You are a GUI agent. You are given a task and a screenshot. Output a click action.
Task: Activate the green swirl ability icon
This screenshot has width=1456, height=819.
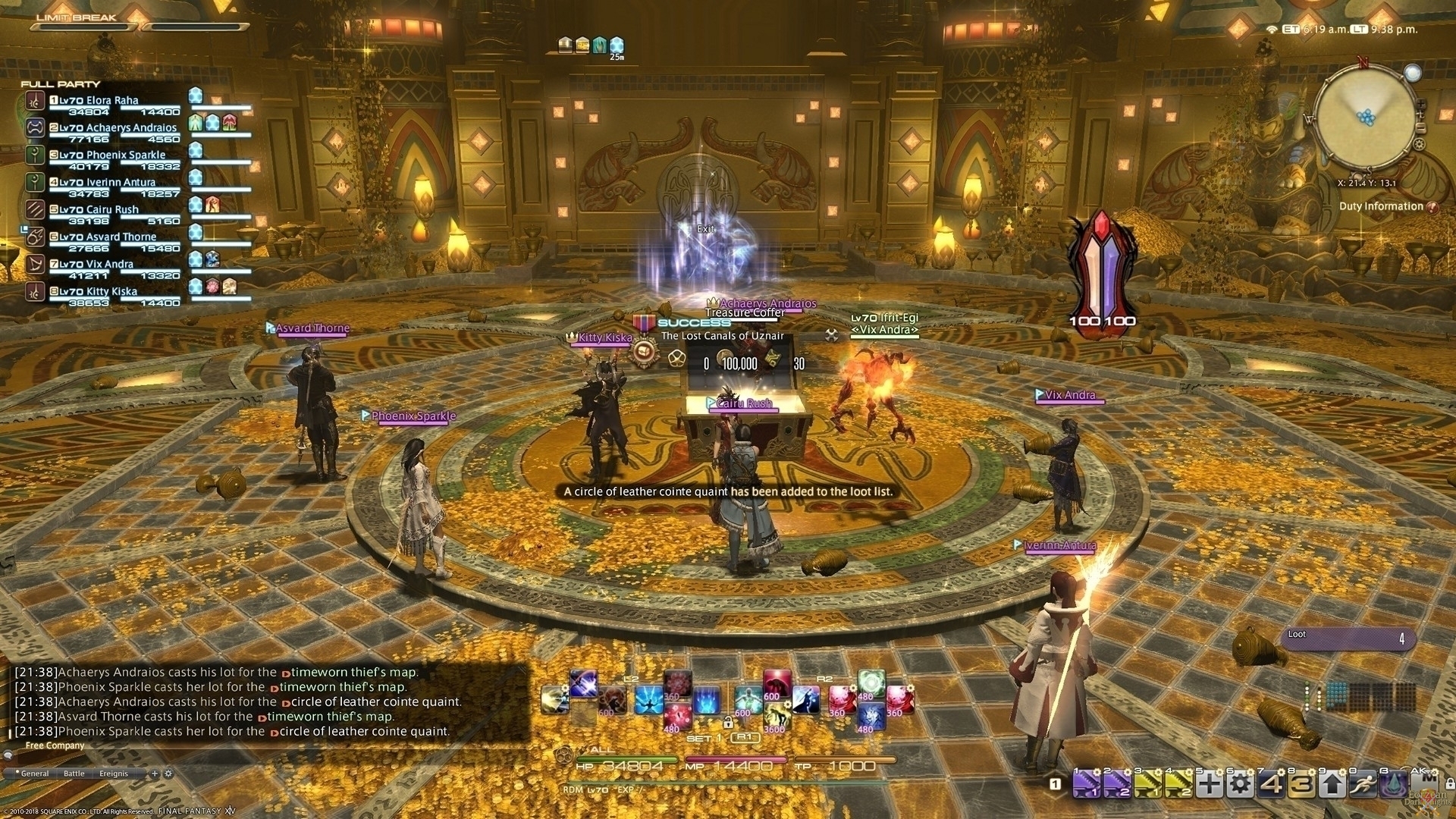(871, 682)
